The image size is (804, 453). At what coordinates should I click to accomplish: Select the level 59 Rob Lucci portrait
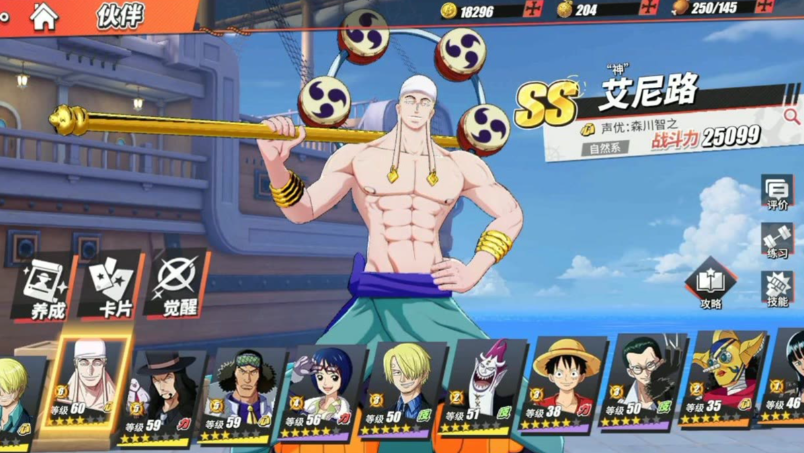(x=164, y=392)
